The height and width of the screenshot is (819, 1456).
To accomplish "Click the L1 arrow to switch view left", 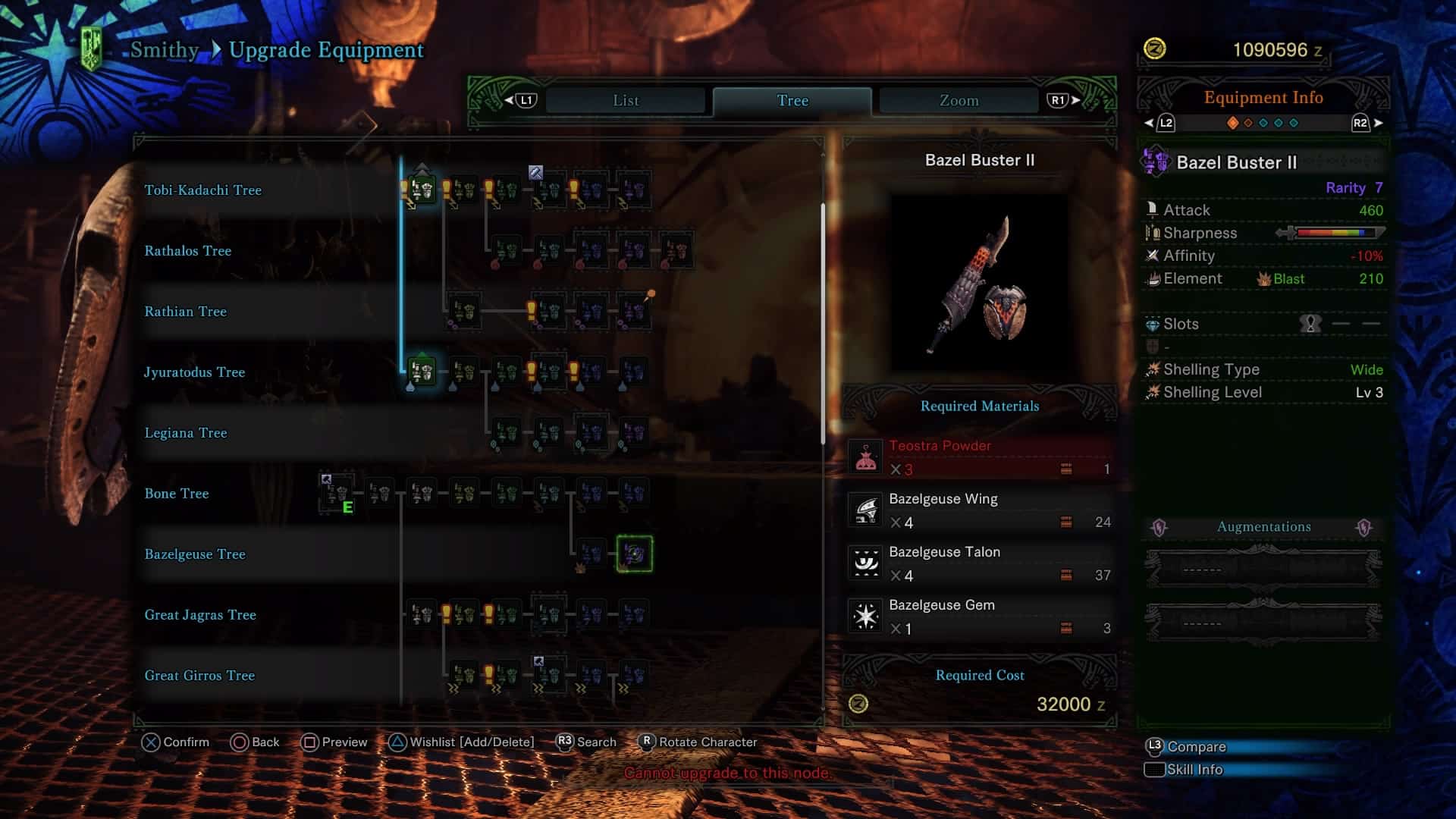I will pyautogui.click(x=526, y=99).
